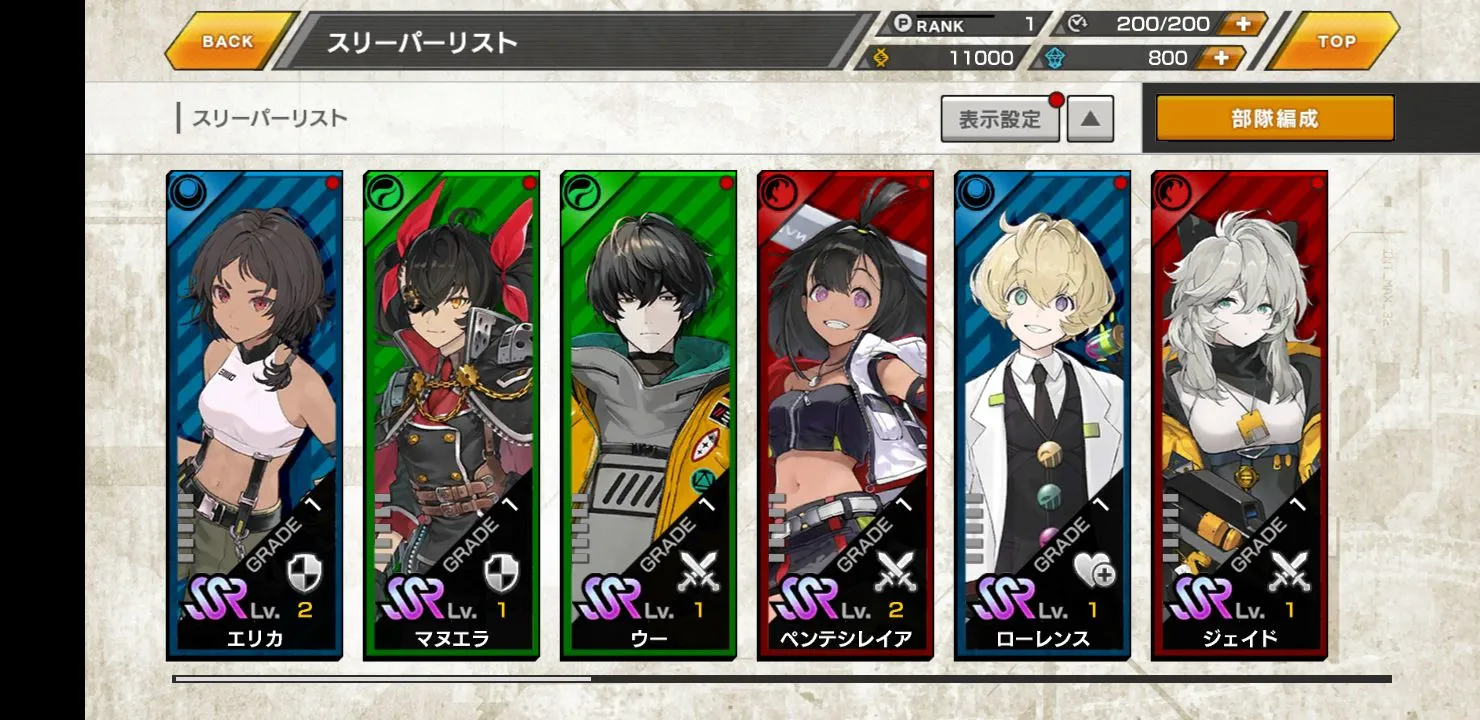Screen dimensions: 1480x720
Task: Go back using the BACK button
Action: (229, 42)
